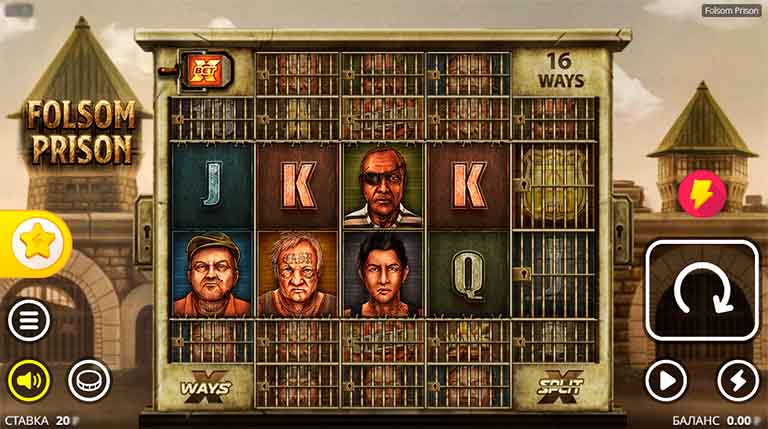This screenshot has width=768, height=429.
Task: Open the bet coin settings
Action: pos(88,380)
